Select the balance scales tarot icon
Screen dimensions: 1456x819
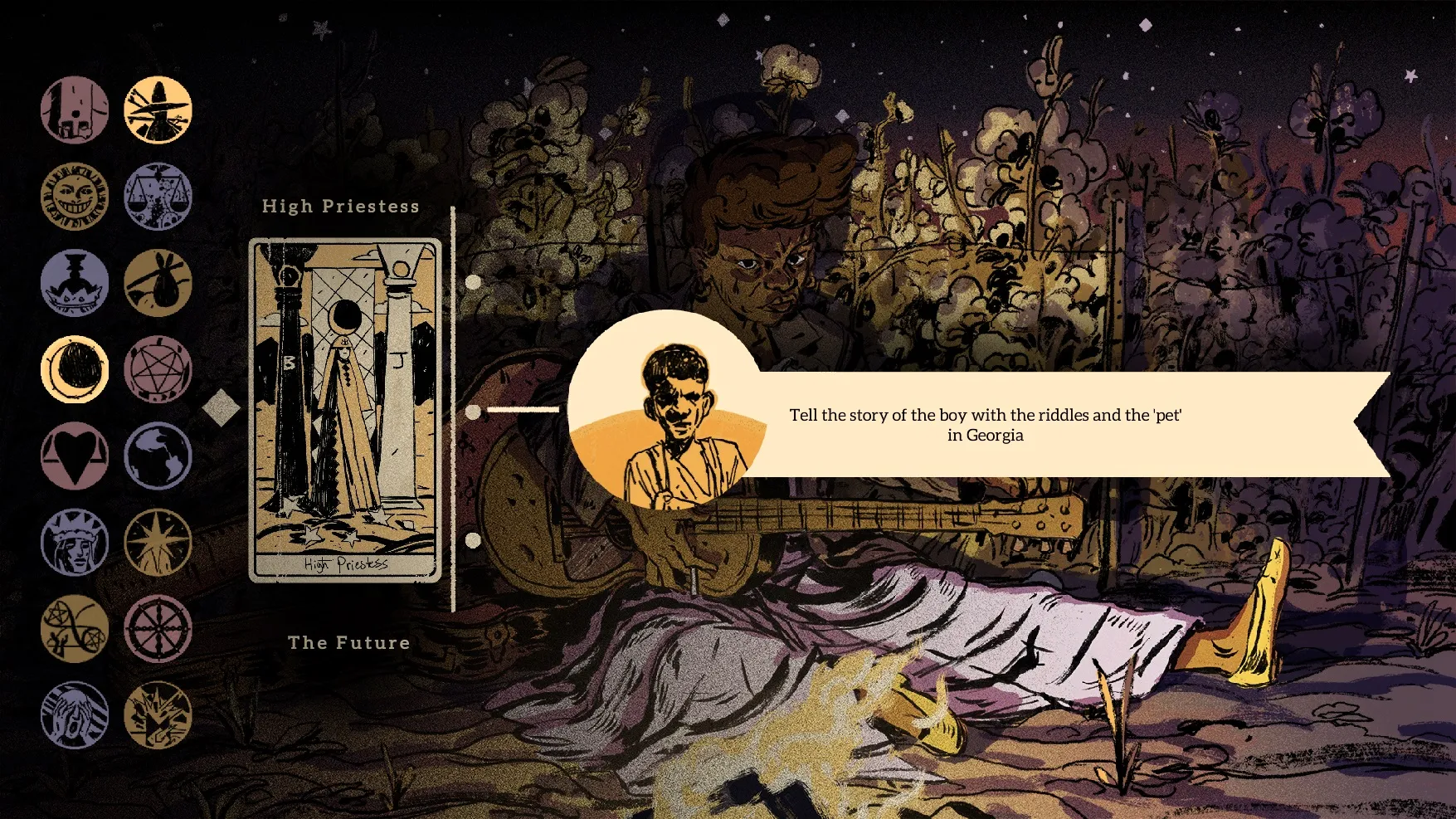click(158, 197)
